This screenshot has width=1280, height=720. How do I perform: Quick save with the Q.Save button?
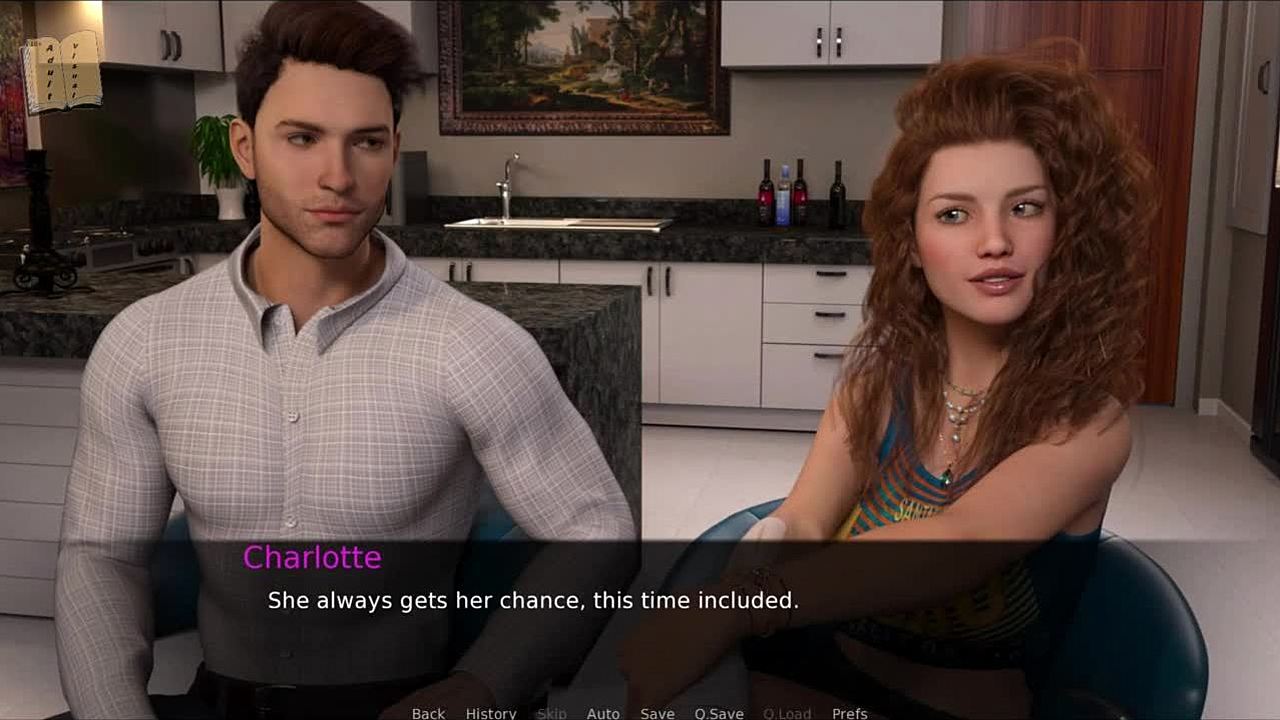[719, 713]
